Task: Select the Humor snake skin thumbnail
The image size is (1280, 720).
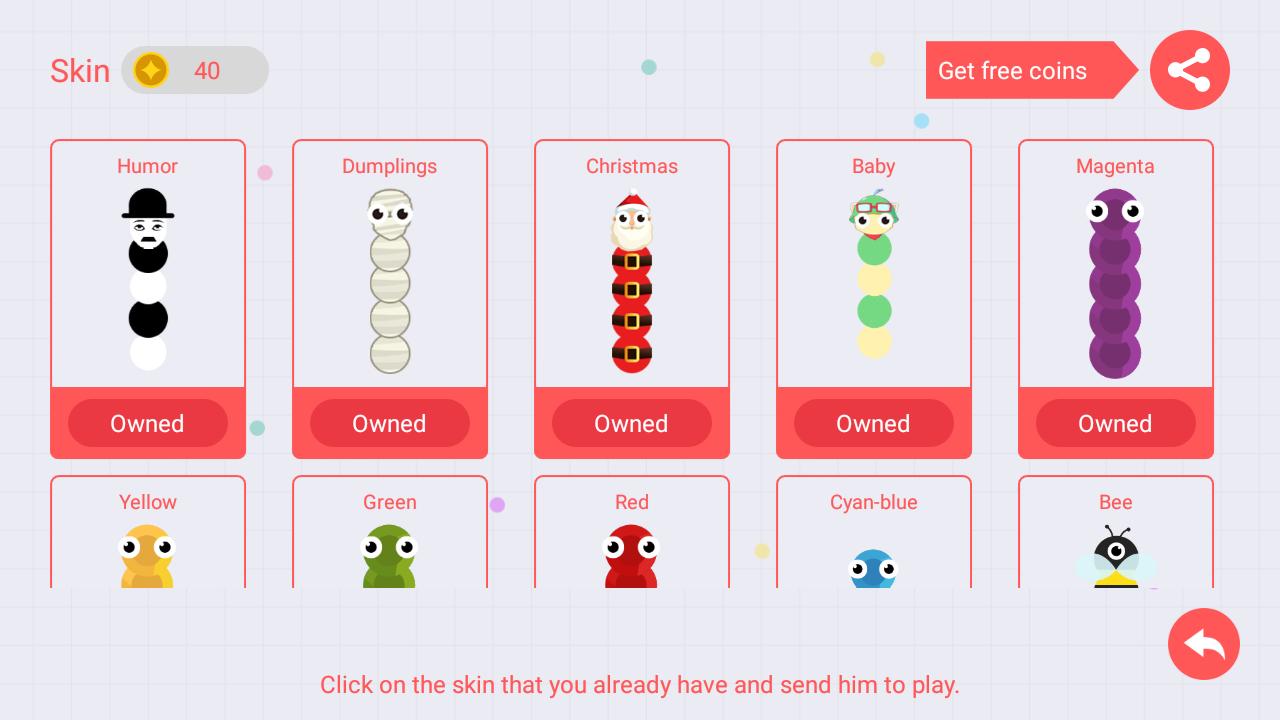Action: coord(148,280)
